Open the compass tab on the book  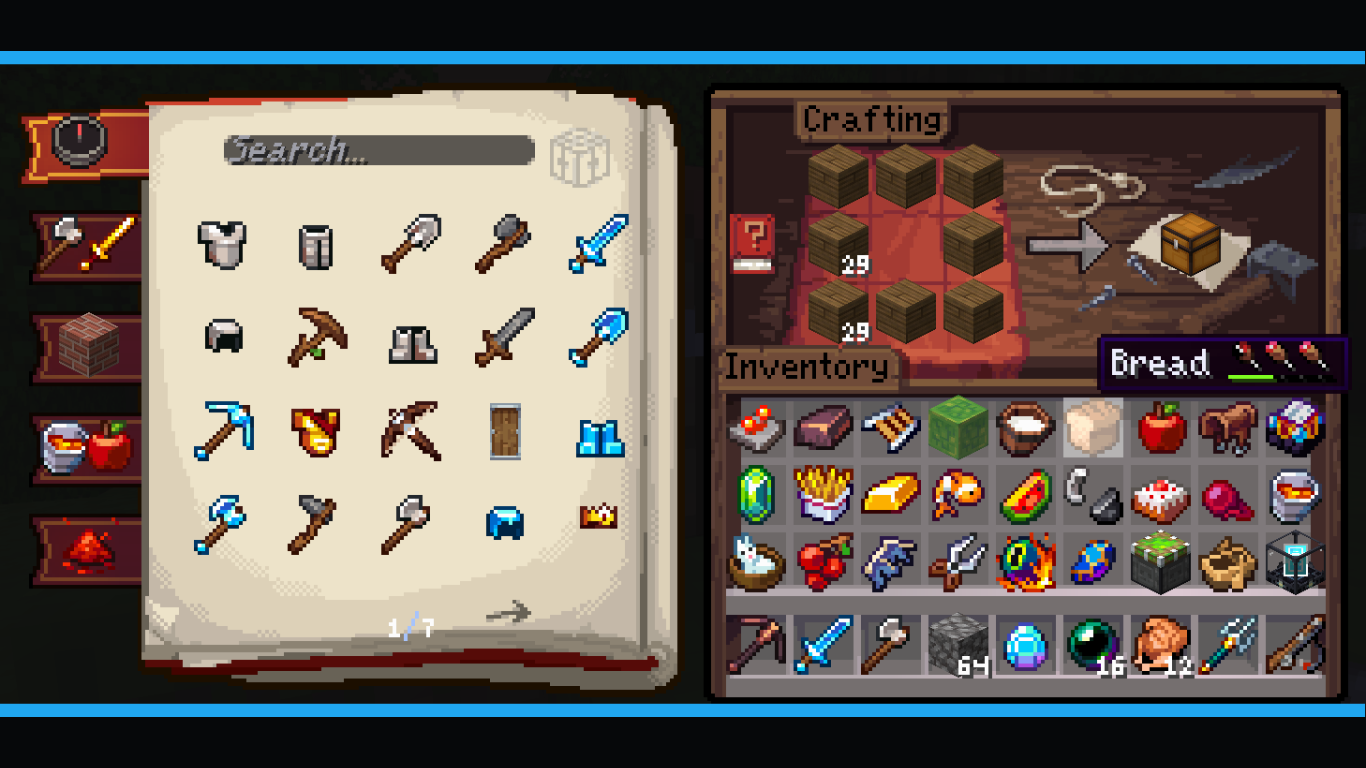(80, 142)
